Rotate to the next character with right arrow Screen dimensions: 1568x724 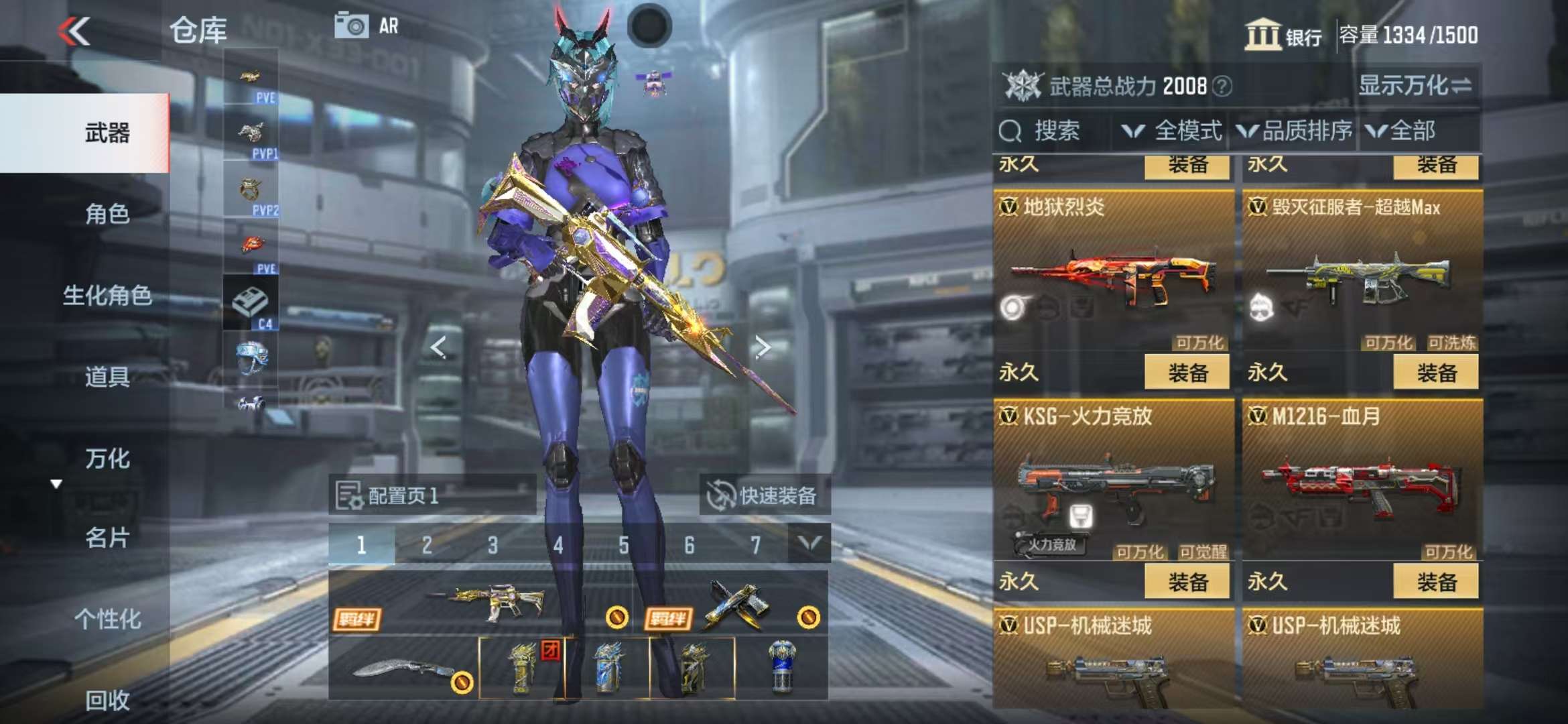pyautogui.click(x=762, y=347)
